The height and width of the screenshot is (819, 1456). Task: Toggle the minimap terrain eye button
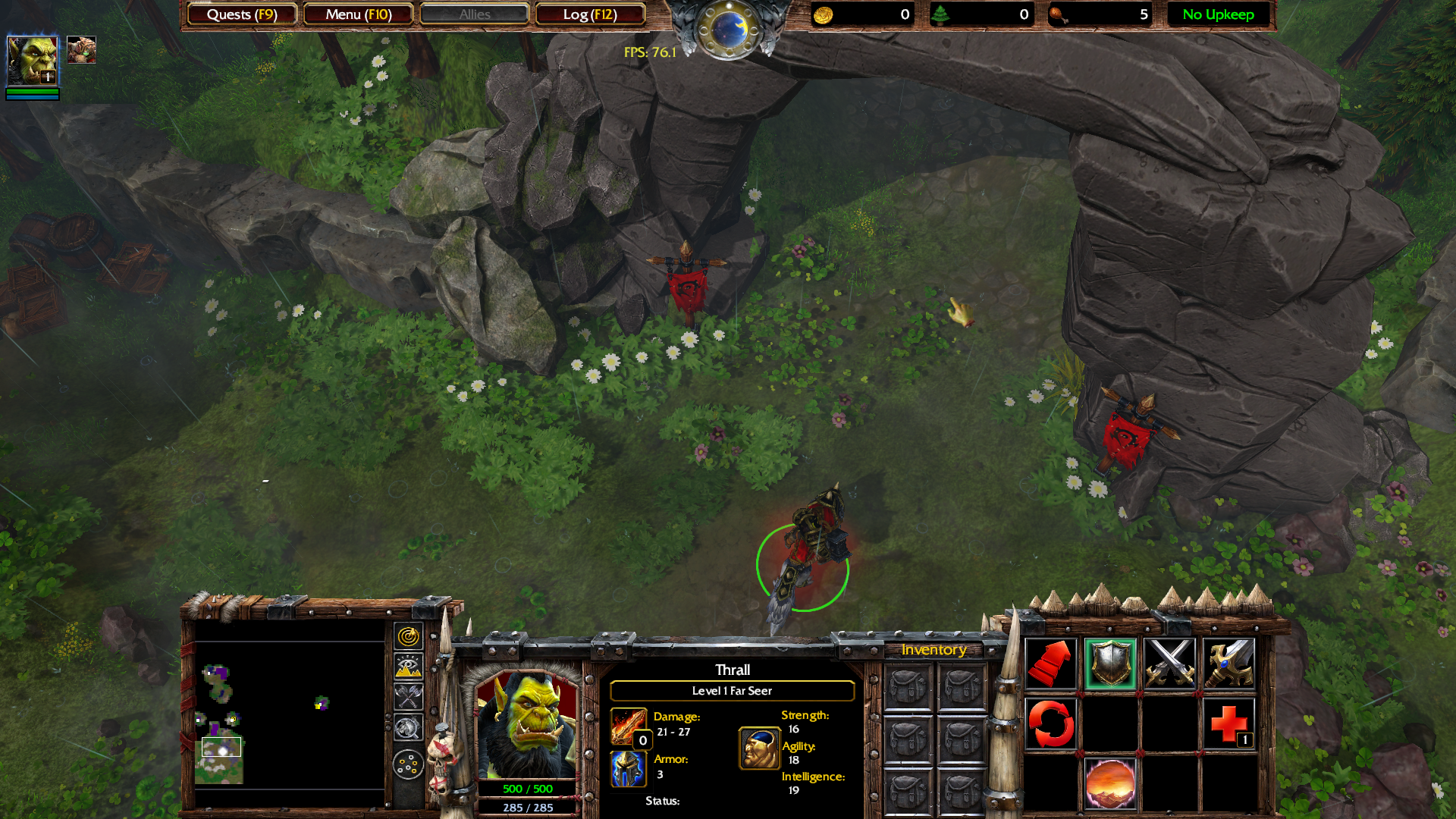pyautogui.click(x=408, y=667)
